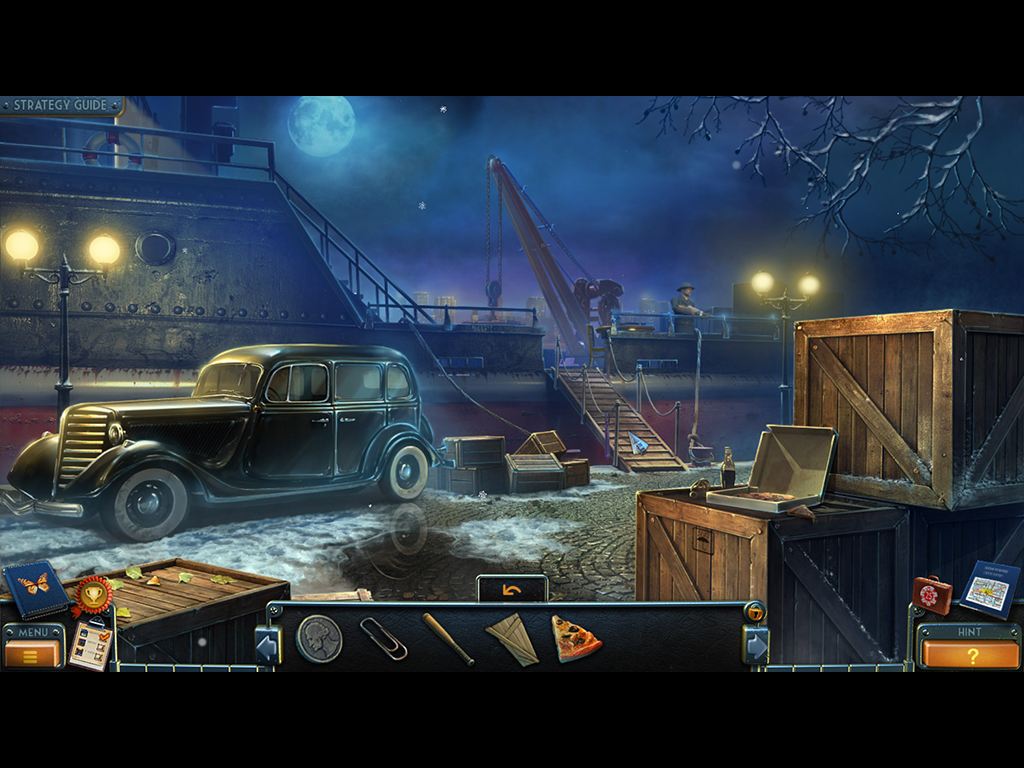Toggle the inventory padlock
1024x768 pixels.
pyautogui.click(x=756, y=612)
